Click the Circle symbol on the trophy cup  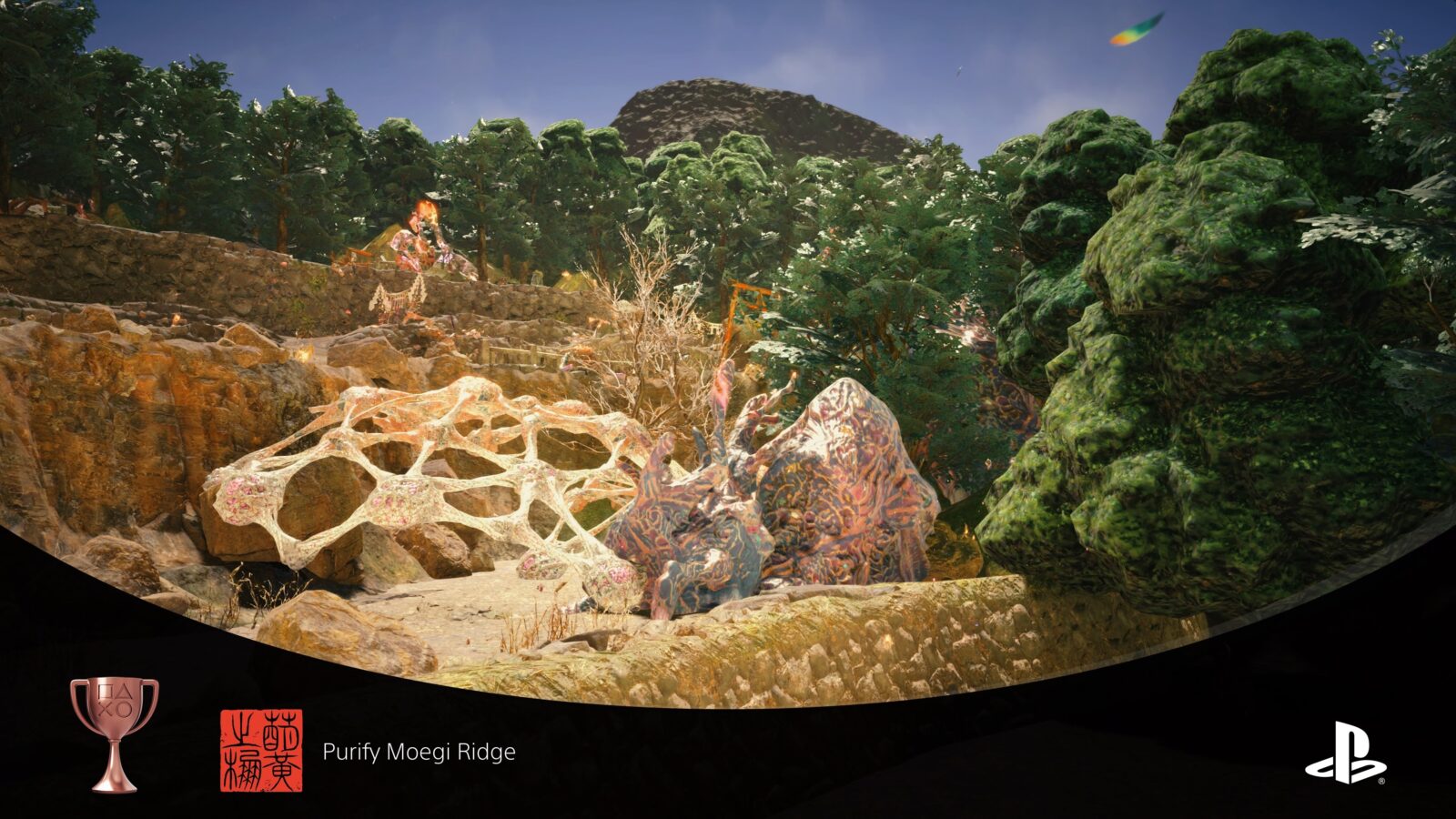click(x=124, y=710)
